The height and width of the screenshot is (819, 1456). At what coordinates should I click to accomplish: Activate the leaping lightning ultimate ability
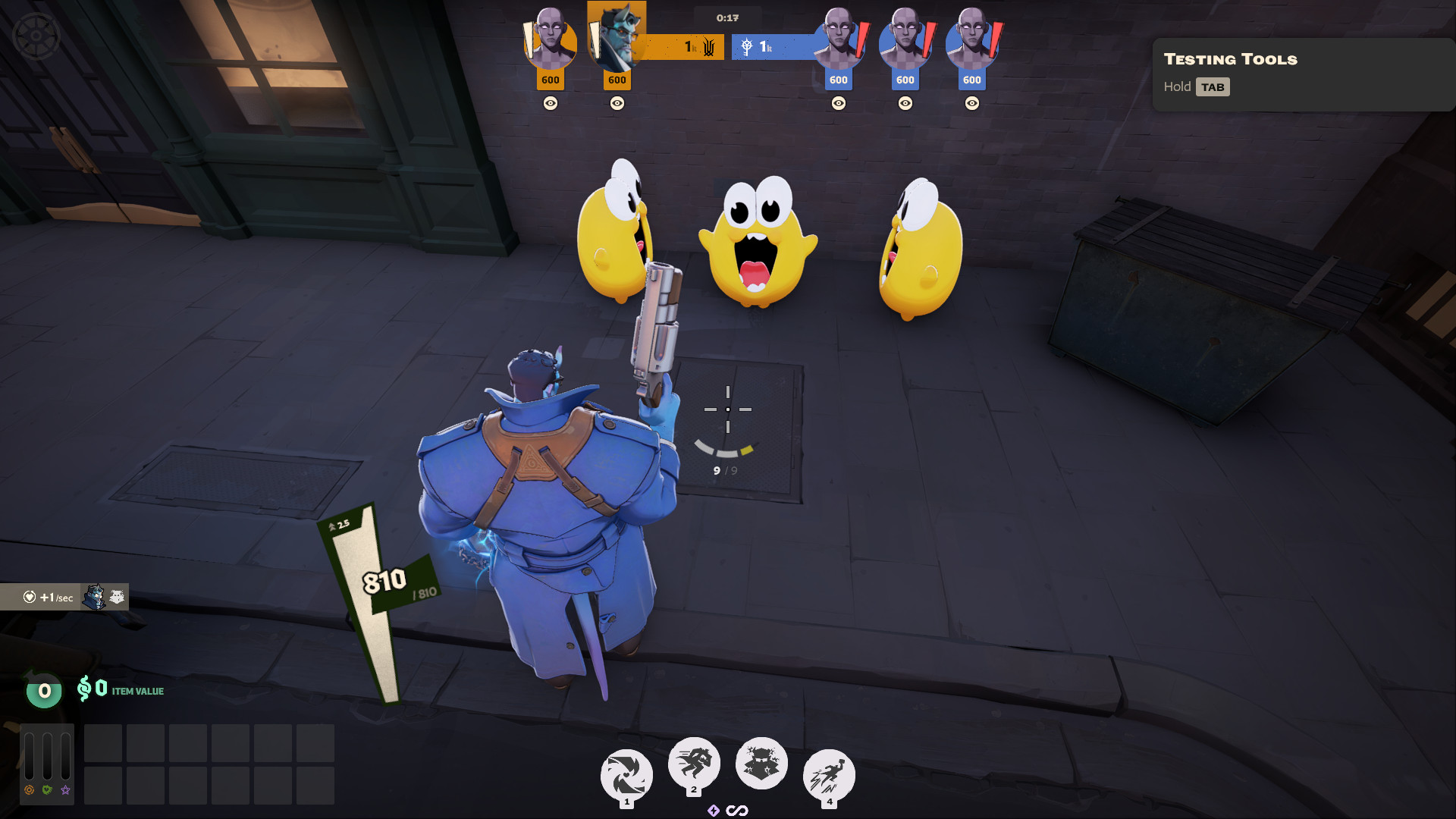pos(828,775)
